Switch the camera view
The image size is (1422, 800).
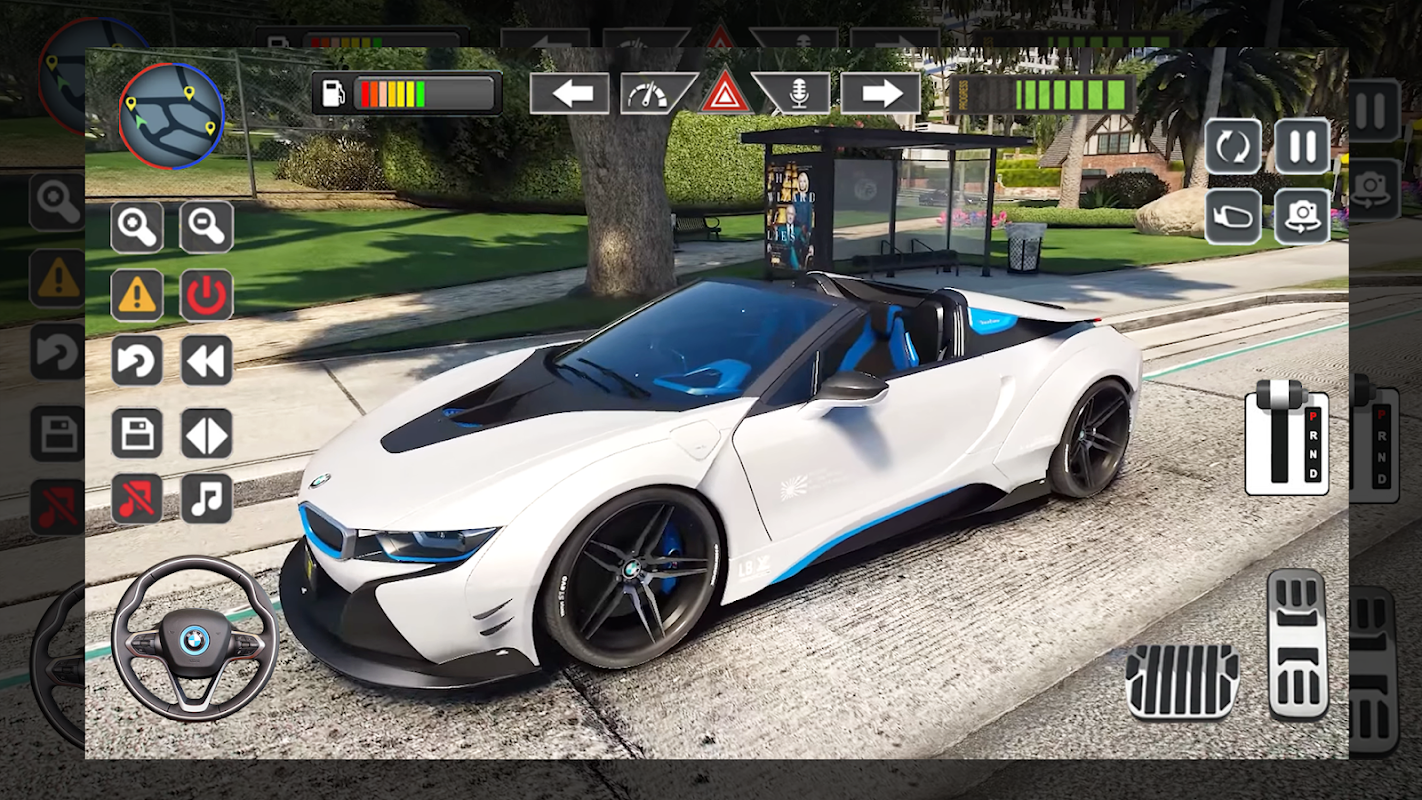click(x=1302, y=216)
